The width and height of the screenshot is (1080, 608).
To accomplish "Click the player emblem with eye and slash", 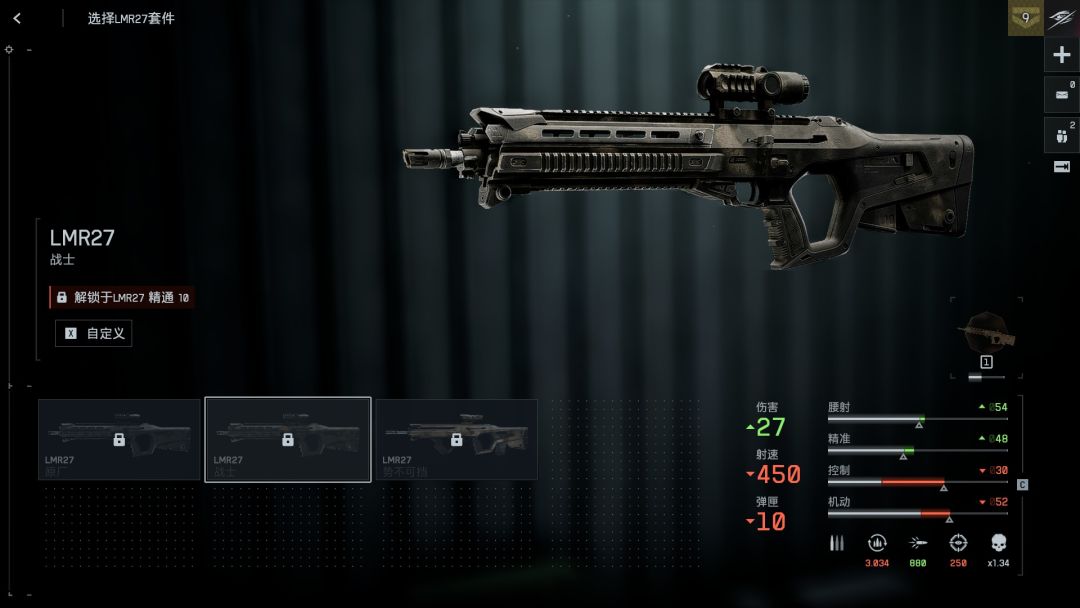I will click(1062, 18).
